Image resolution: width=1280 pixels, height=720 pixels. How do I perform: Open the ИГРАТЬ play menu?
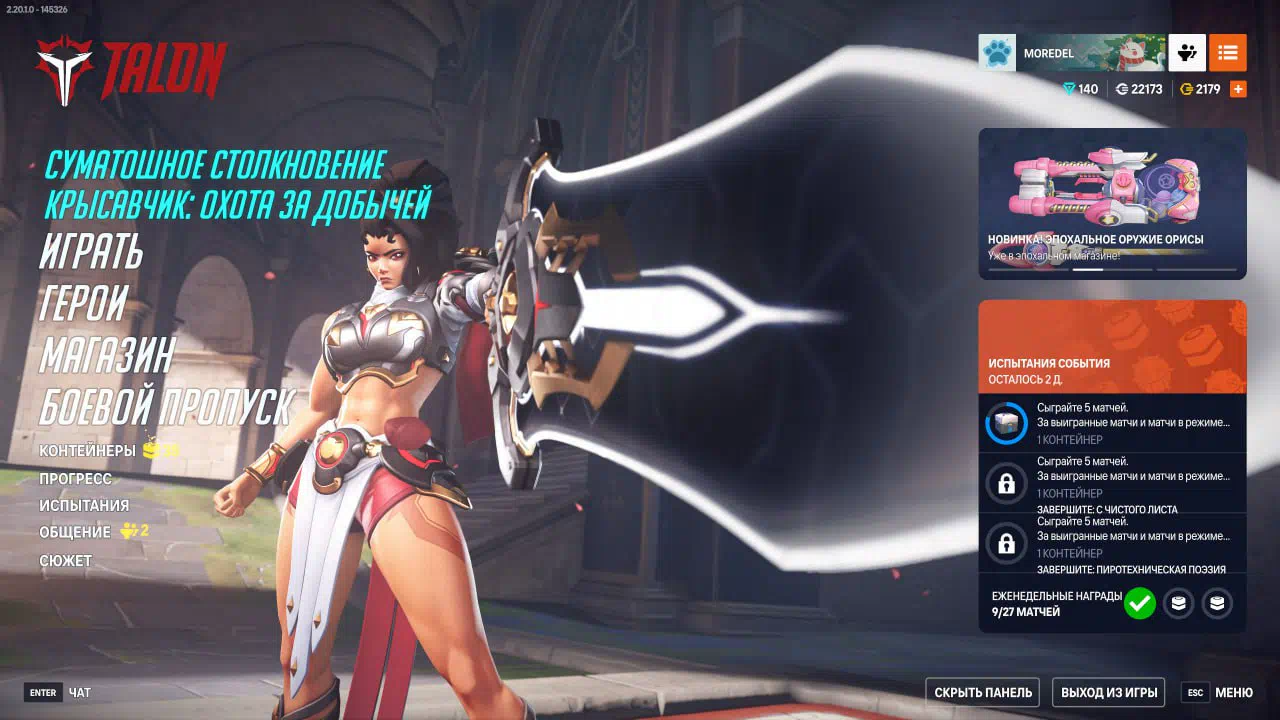(92, 251)
